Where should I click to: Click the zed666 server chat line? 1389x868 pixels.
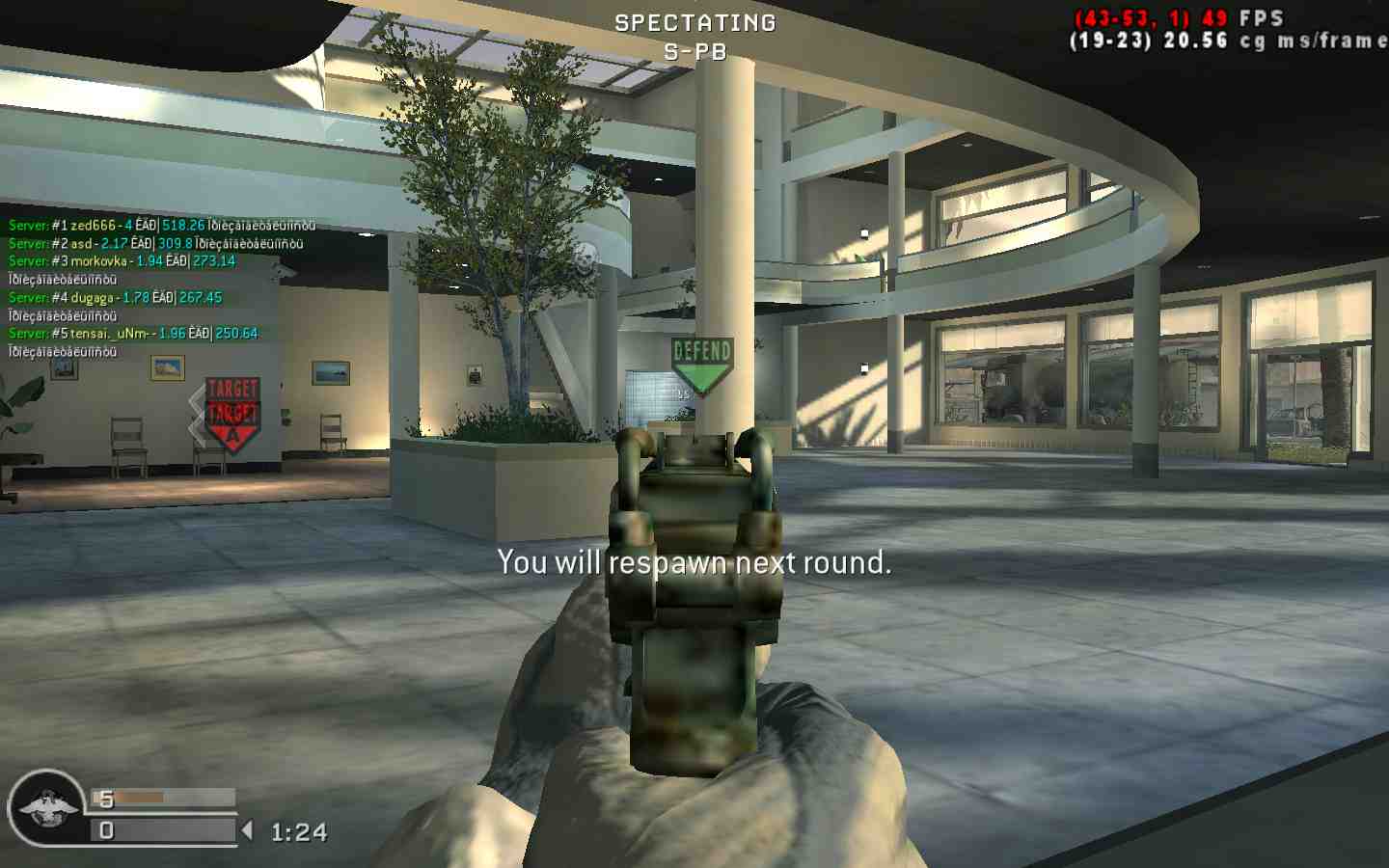162,226
